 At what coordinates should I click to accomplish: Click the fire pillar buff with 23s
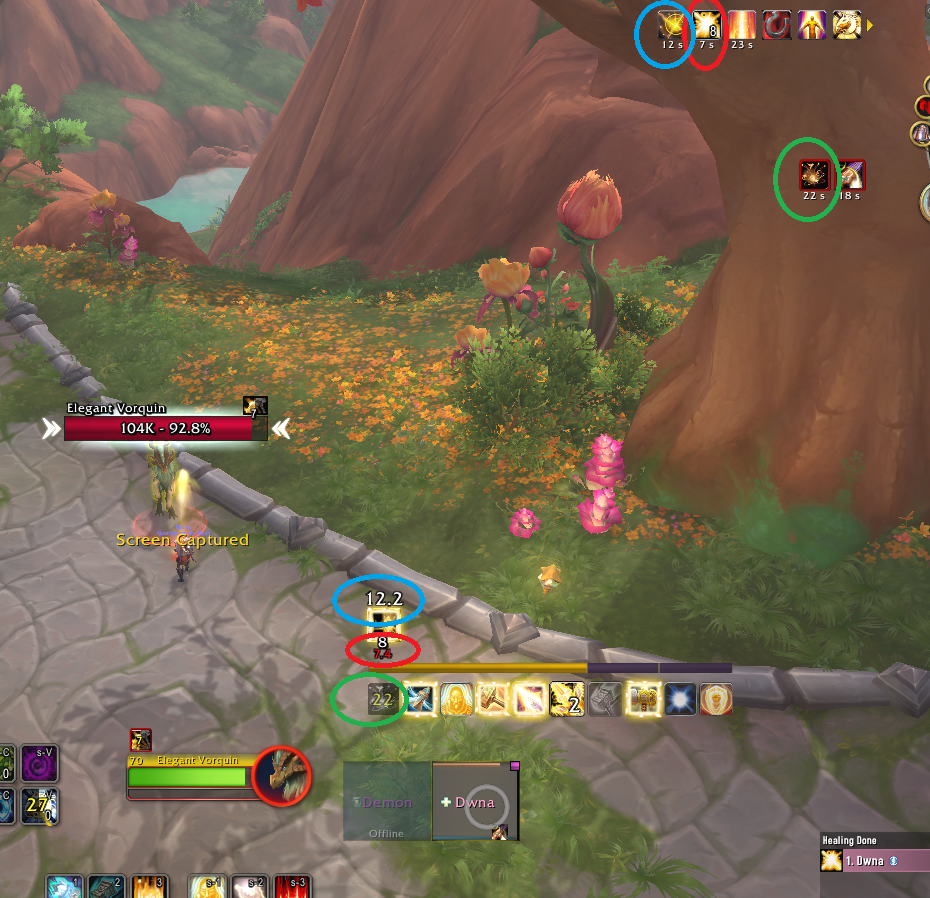pos(742,24)
